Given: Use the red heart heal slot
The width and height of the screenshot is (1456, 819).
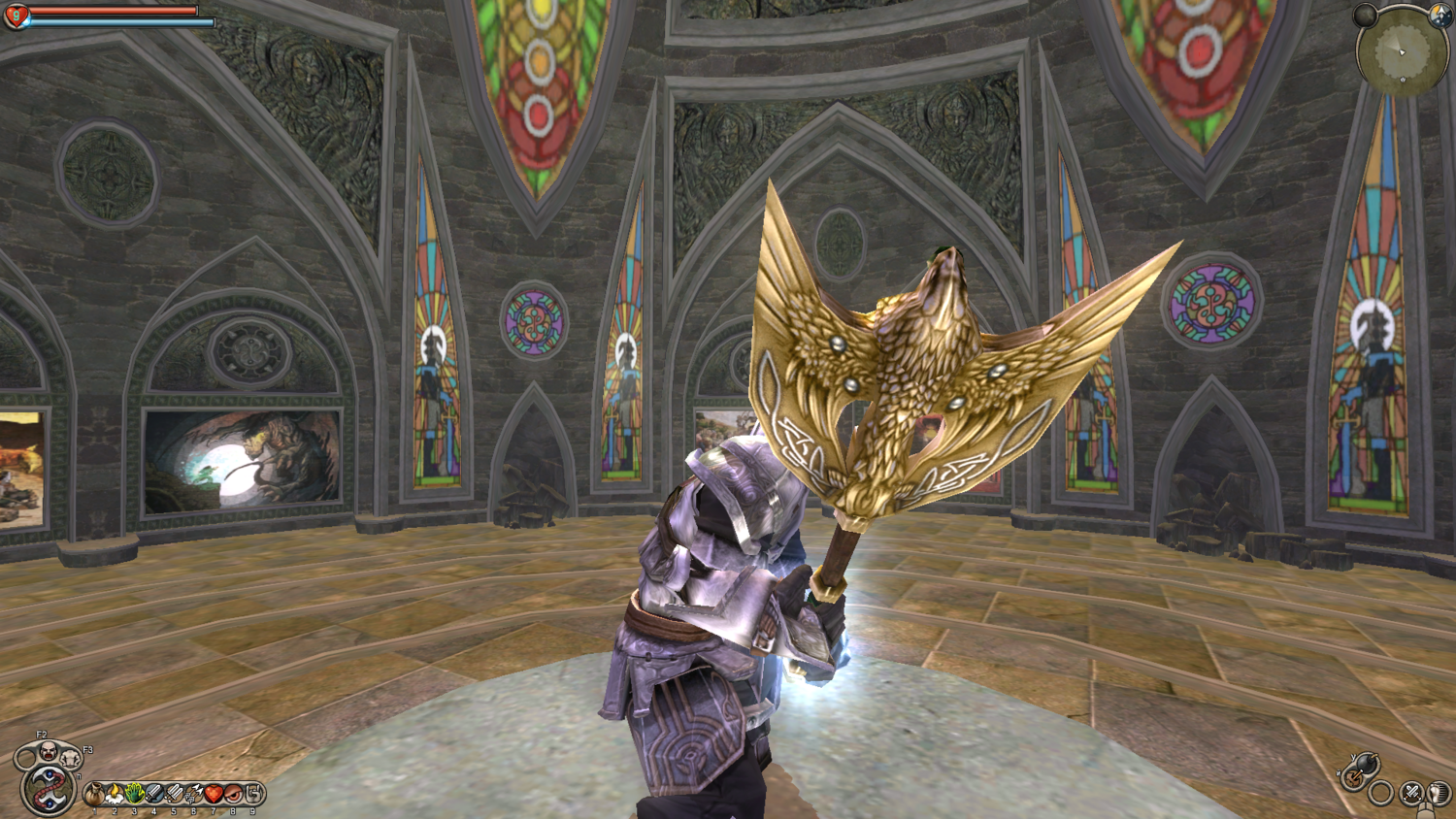Looking at the screenshot, I should 214,795.
